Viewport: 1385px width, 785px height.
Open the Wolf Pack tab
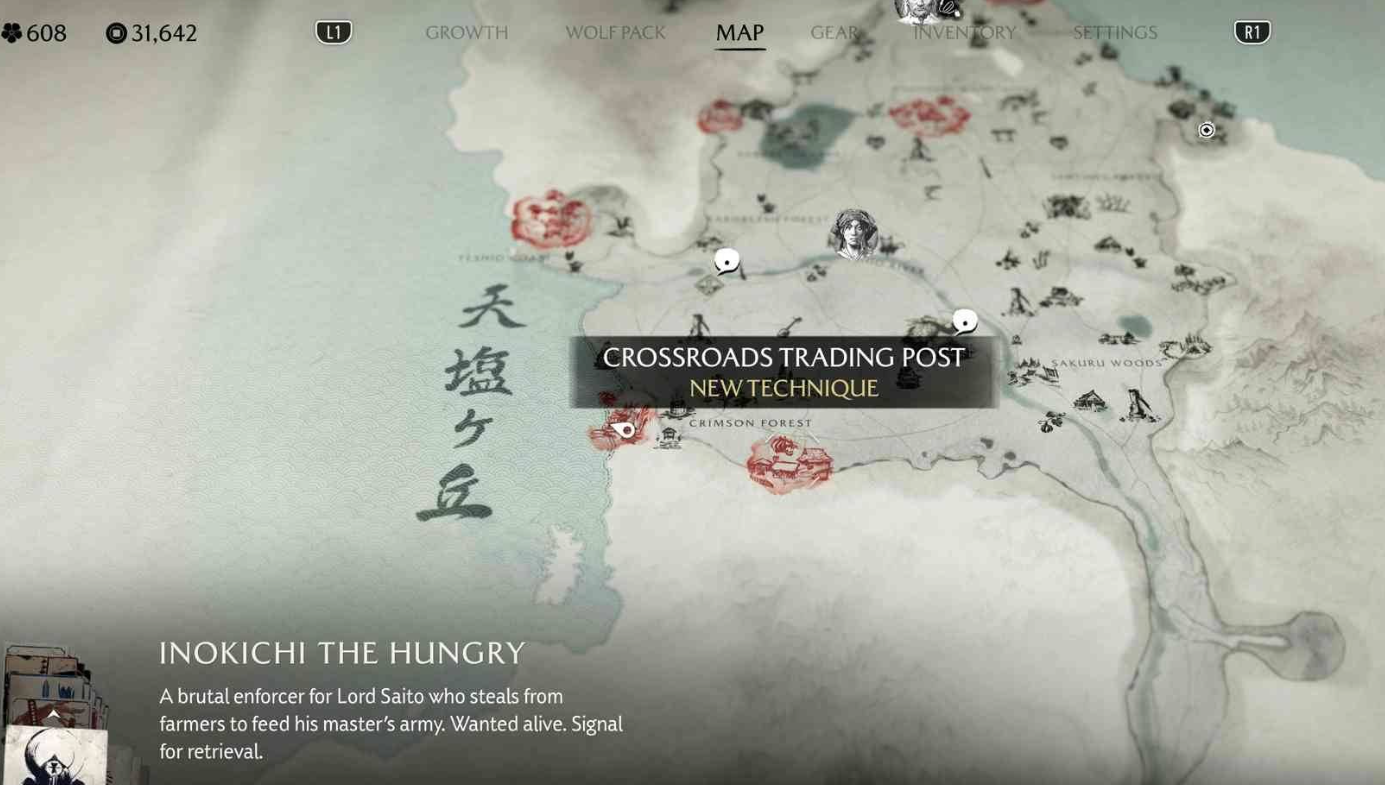click(615, 32)
